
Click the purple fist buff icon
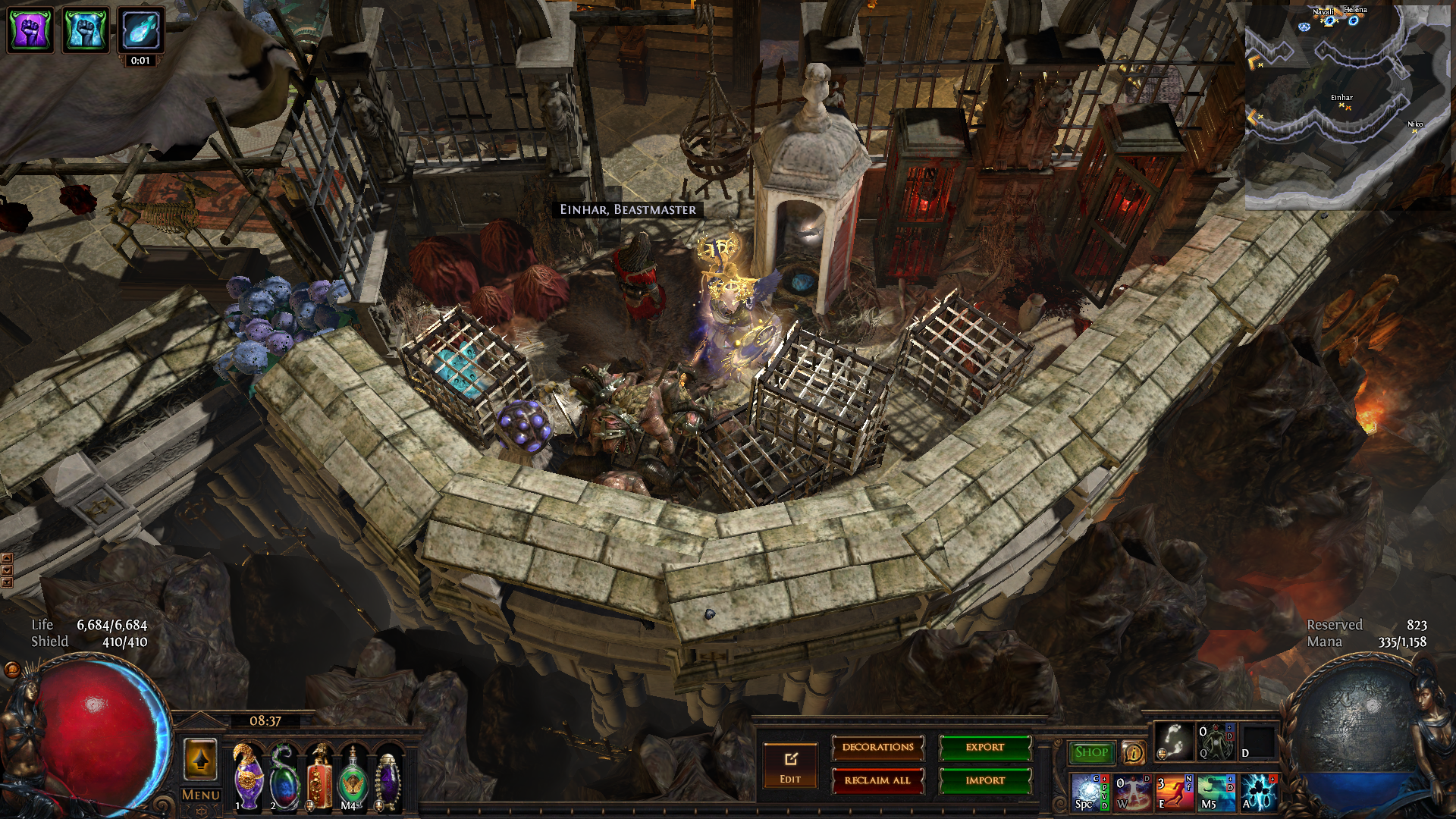[30, 30]
